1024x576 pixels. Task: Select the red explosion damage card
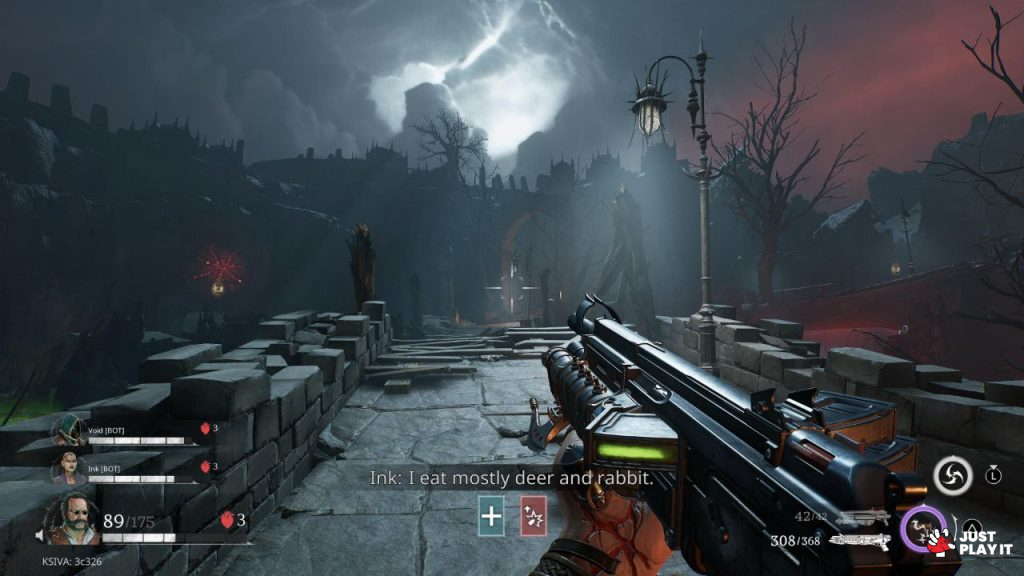[x=533, y=516]
